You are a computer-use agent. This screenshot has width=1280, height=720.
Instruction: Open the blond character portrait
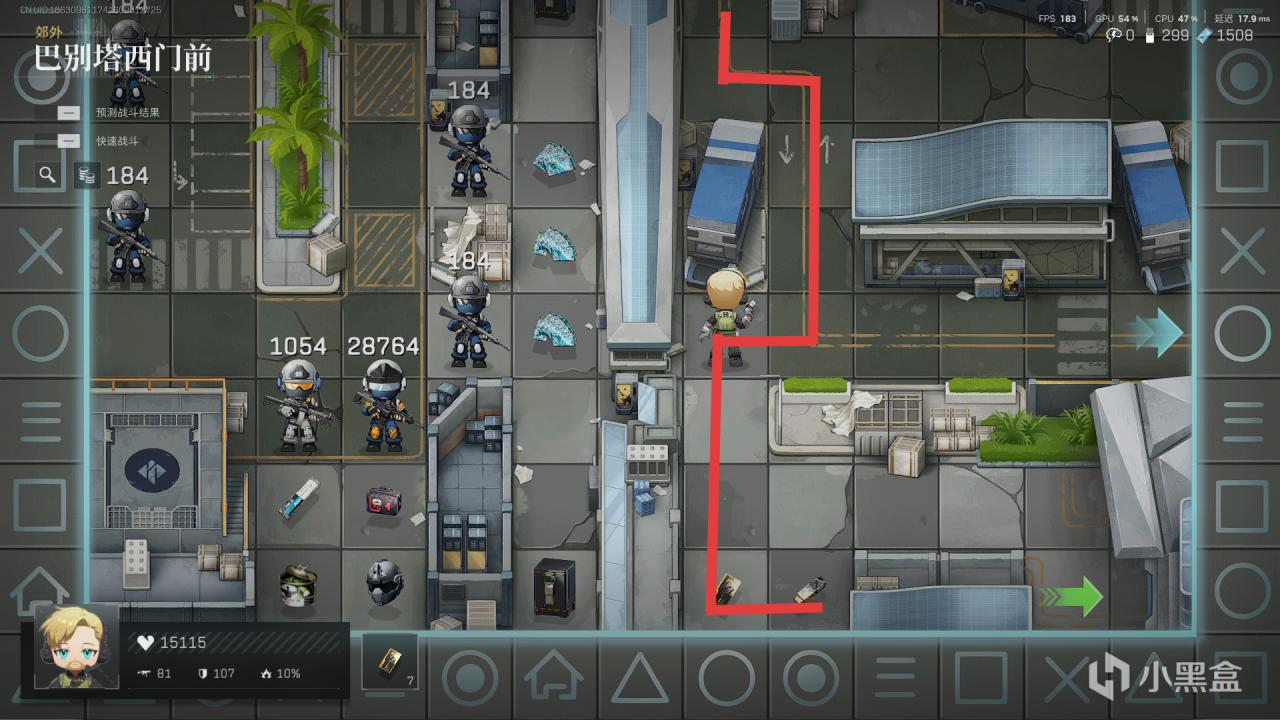[x=76, y=647]
